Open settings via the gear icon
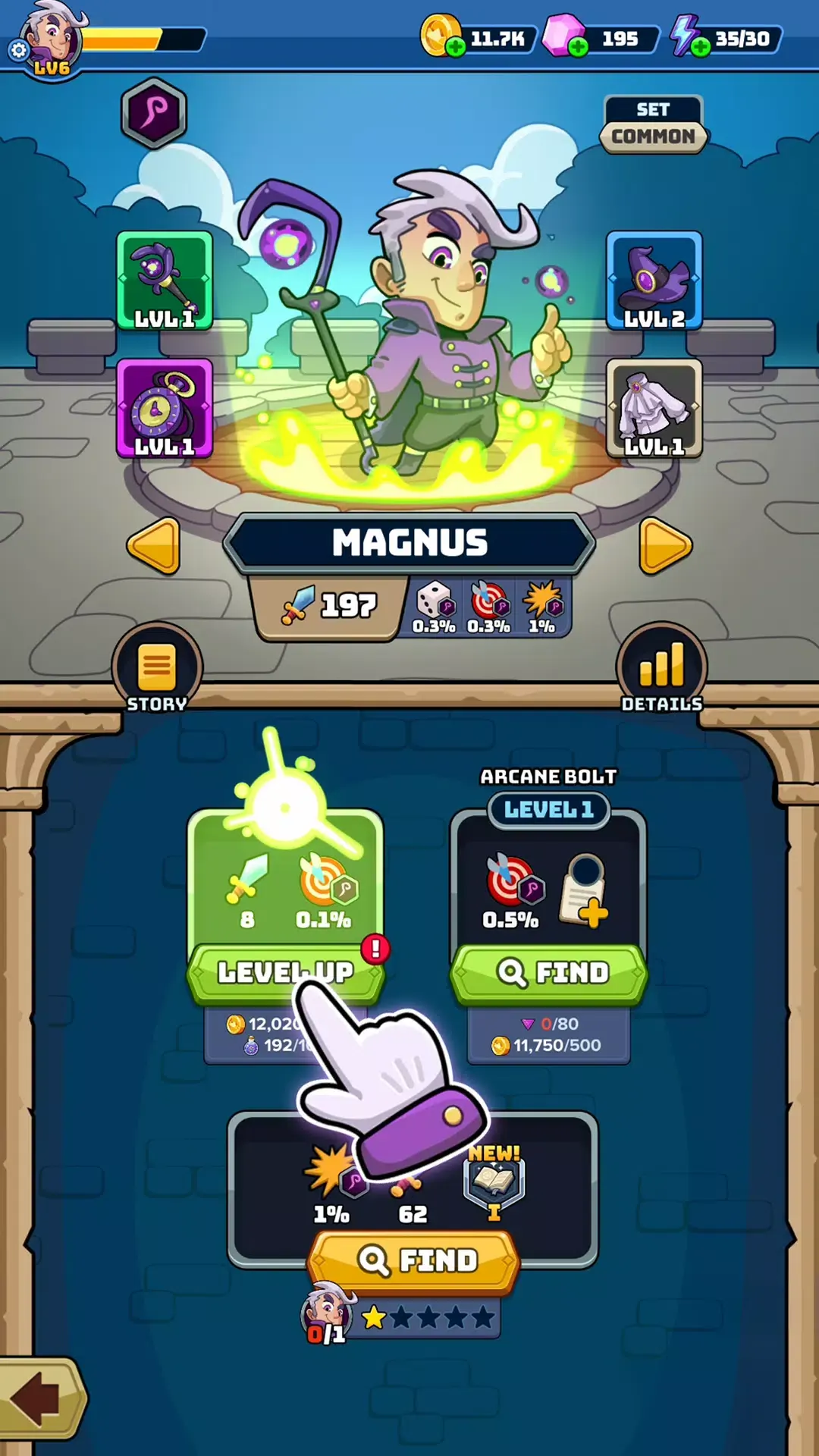 [18, 51]
